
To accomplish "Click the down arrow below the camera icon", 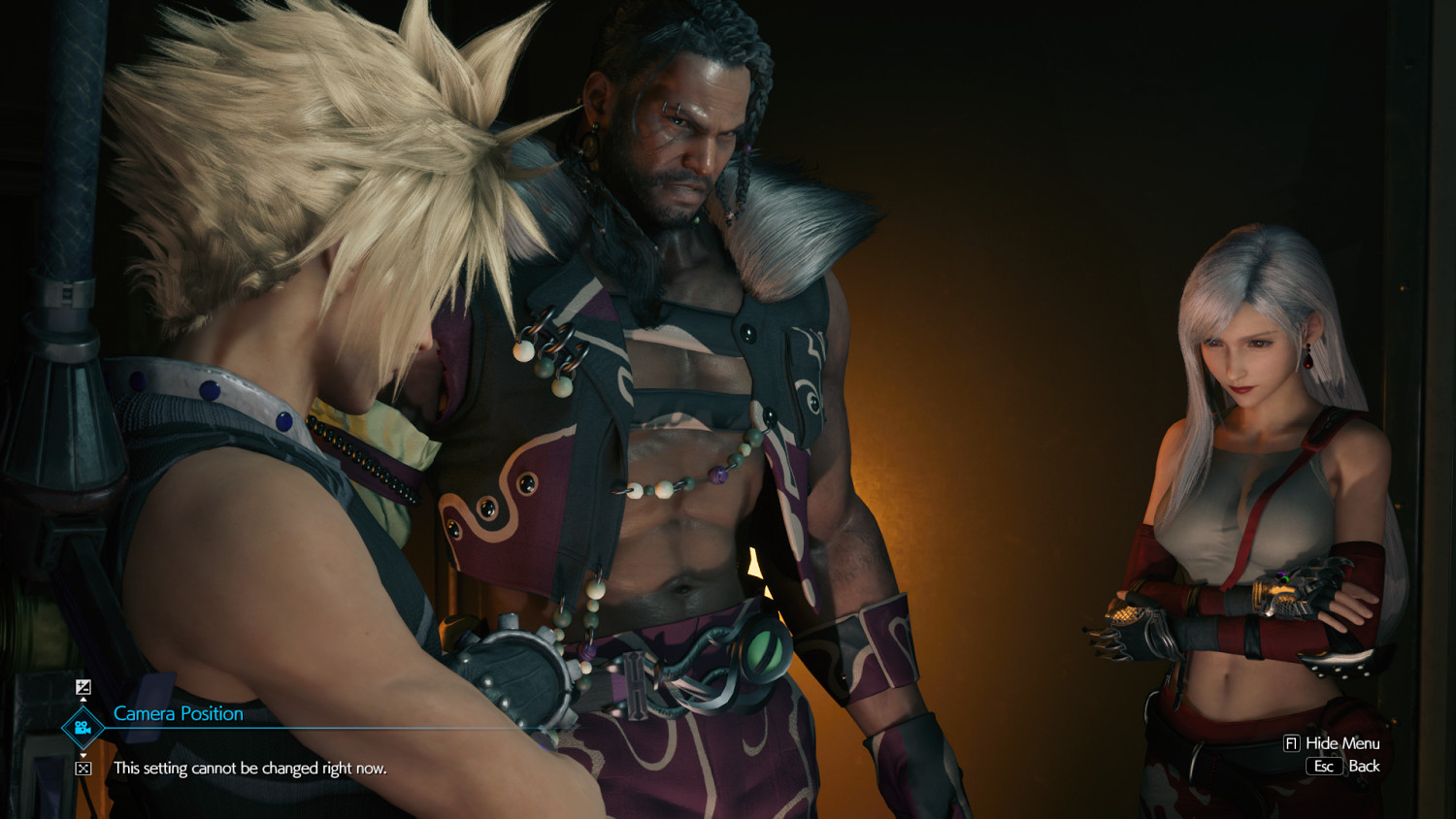I will click(x=83, y=756).
